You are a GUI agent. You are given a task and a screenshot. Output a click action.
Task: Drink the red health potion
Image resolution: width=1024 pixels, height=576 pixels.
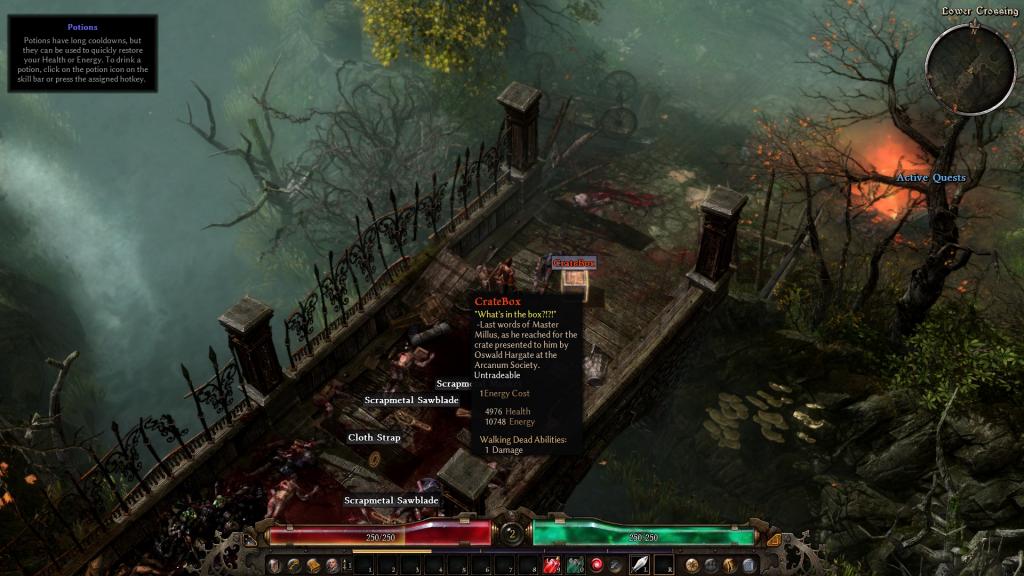coord(552,566)
